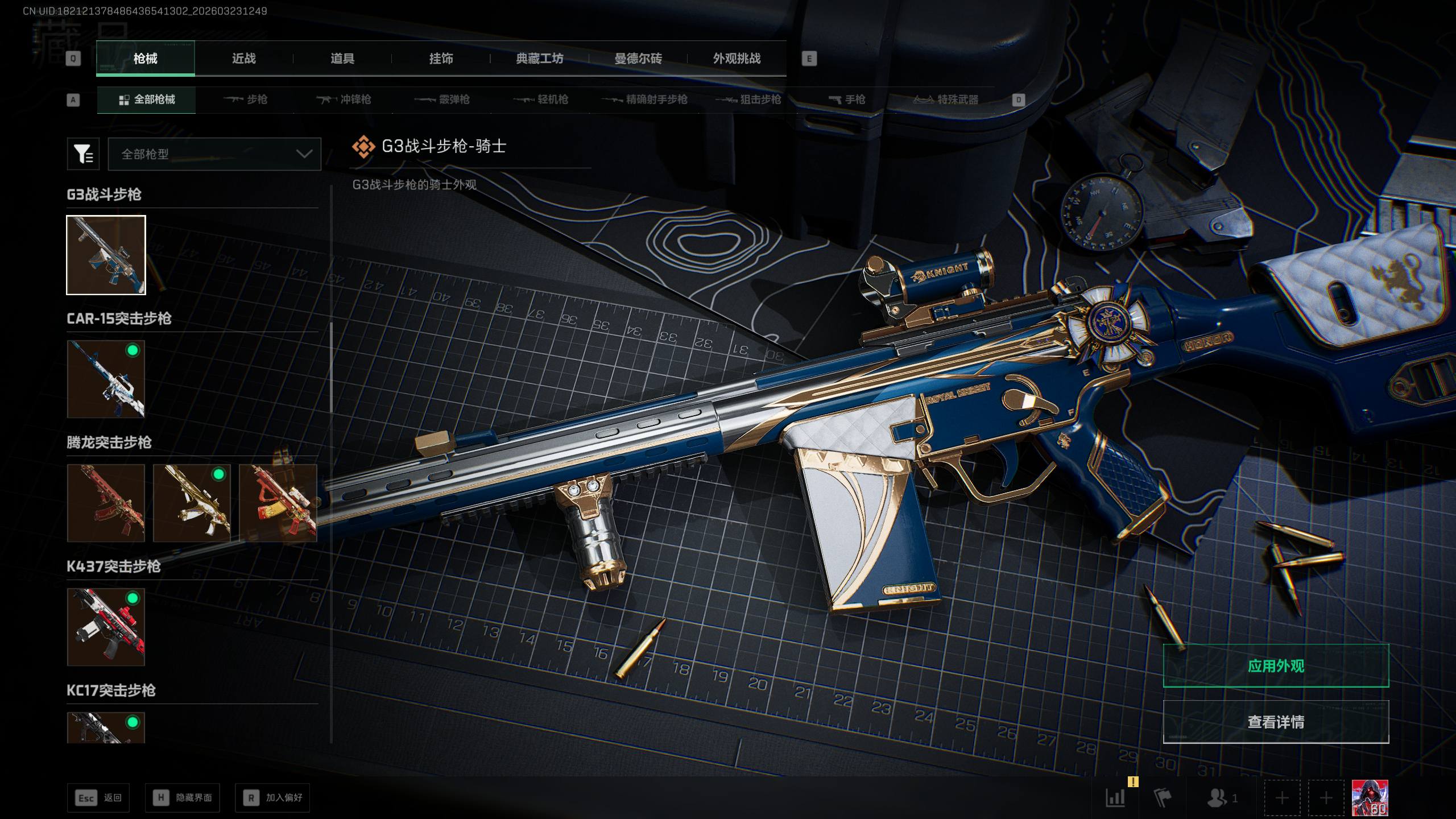Switch to 外观挑战 tab
Viewport: 1456px width, 819px height.
(x=737, y=59)
